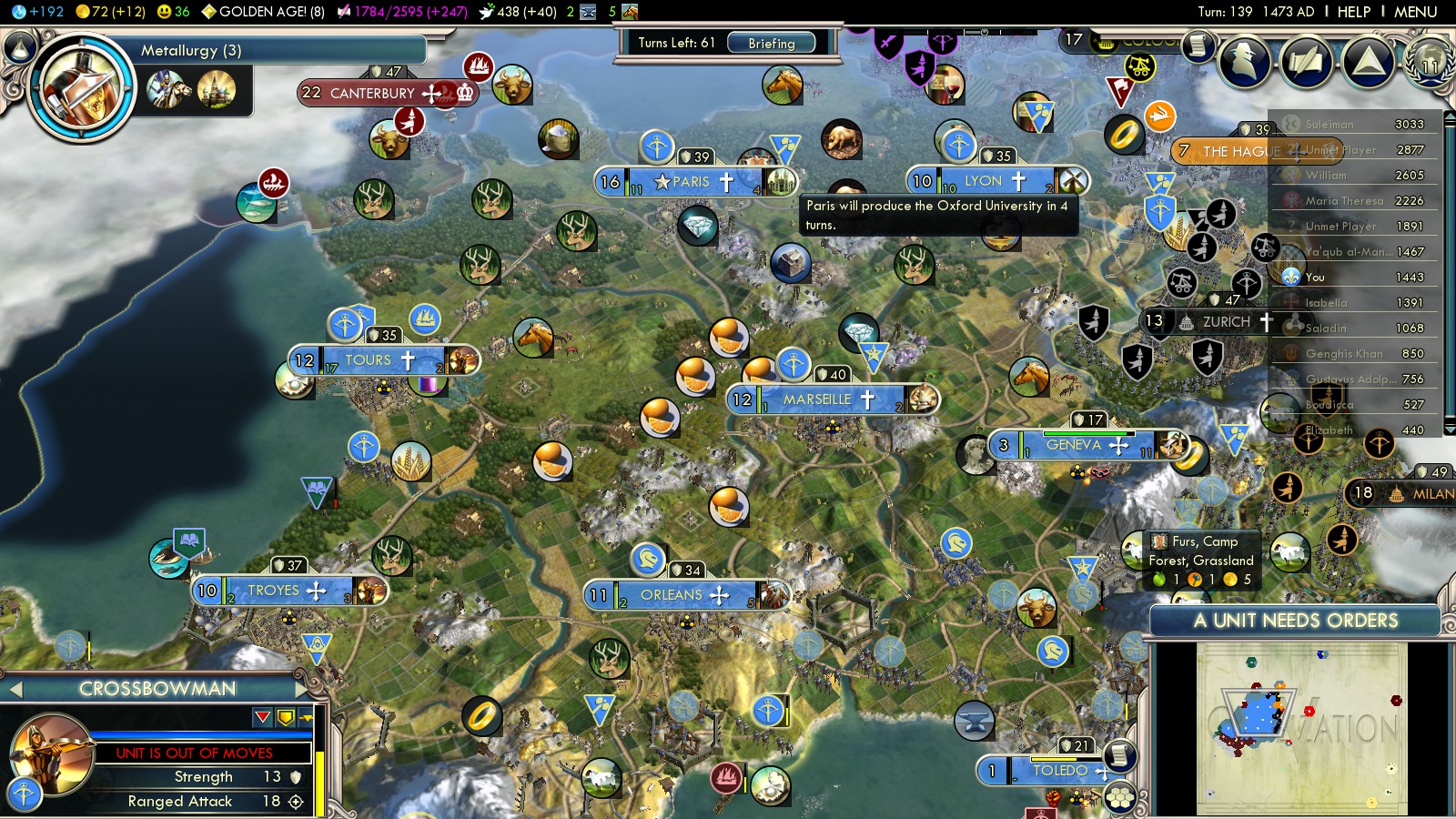Click on the minimap
The image size is (1456, 819).
[1301, 728]
